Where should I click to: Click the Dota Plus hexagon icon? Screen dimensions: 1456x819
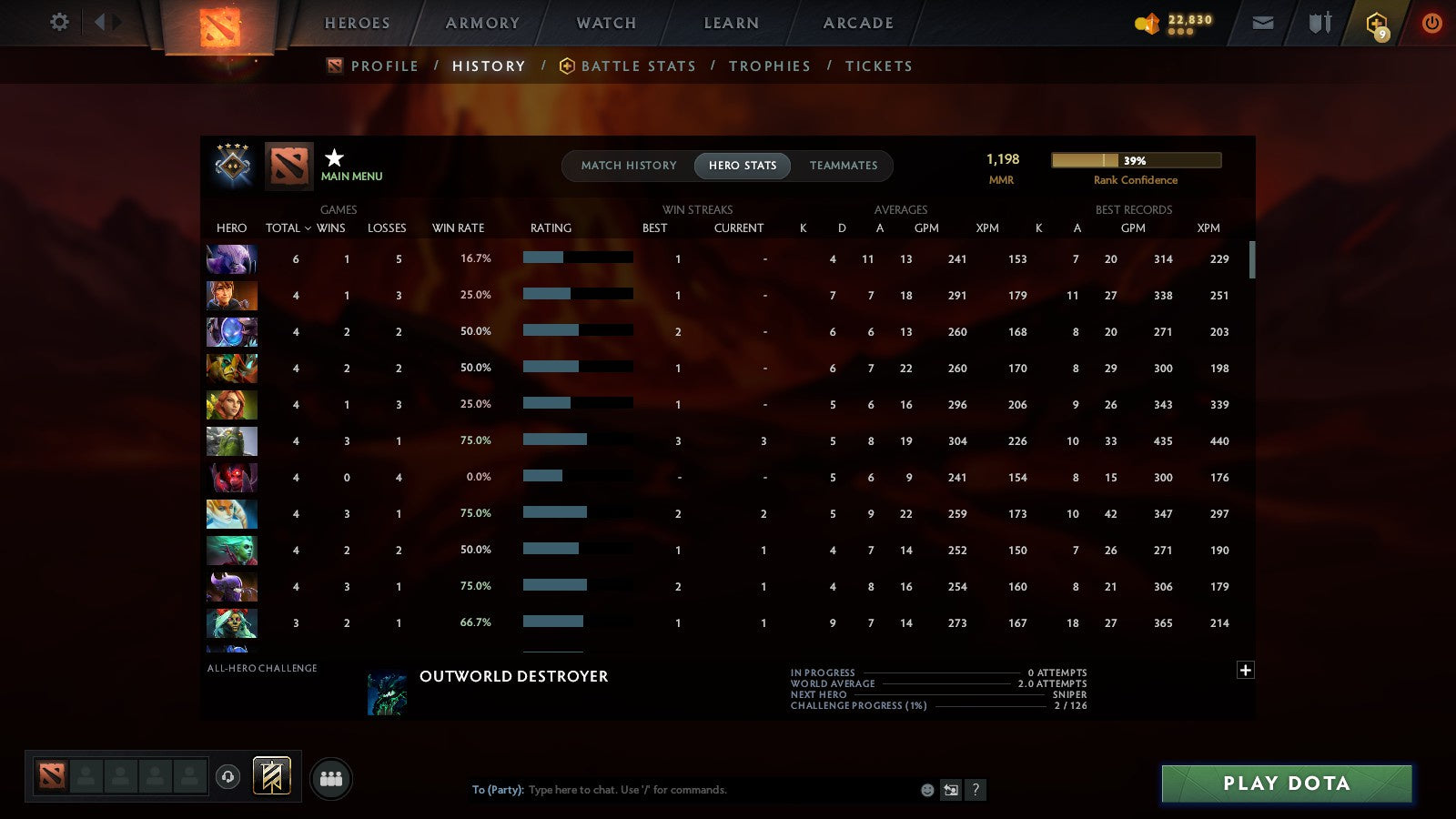tap(1377, 23)
